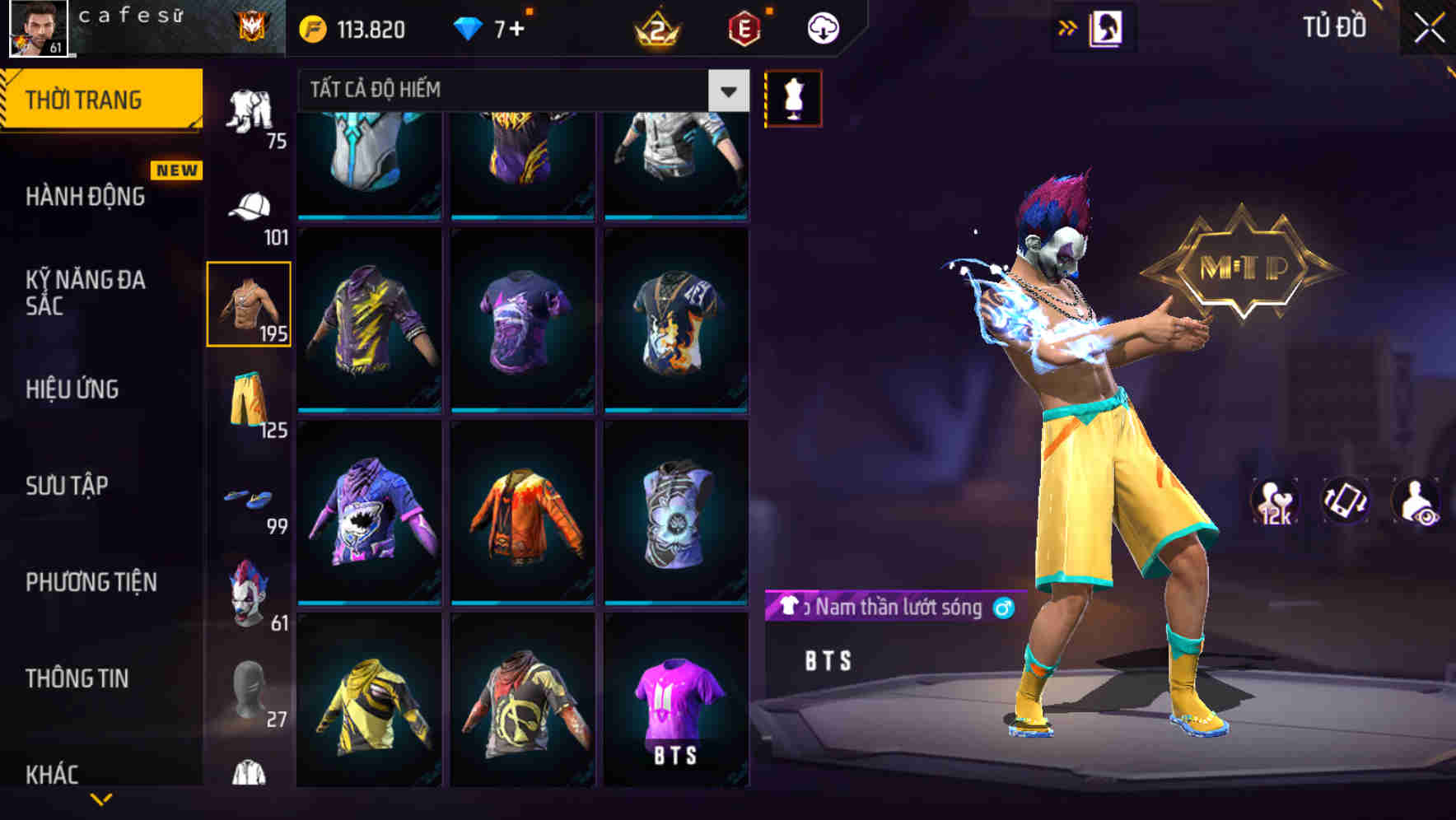This screenshot has height=820, width=1456.
Task: Toggle the mannequin preview display mode
Action: pos(794,97)
